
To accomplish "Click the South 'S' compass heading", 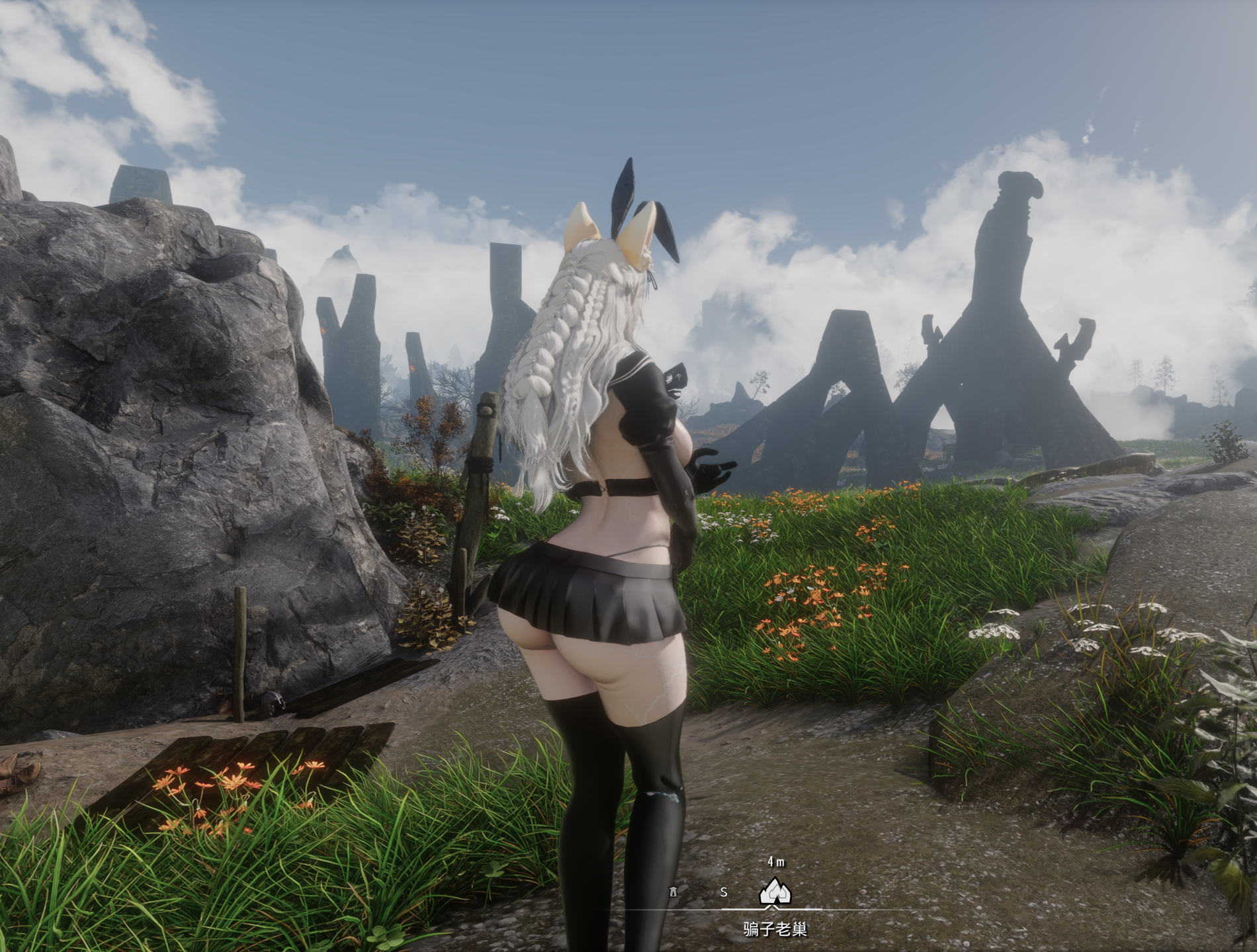I will 724,892.
